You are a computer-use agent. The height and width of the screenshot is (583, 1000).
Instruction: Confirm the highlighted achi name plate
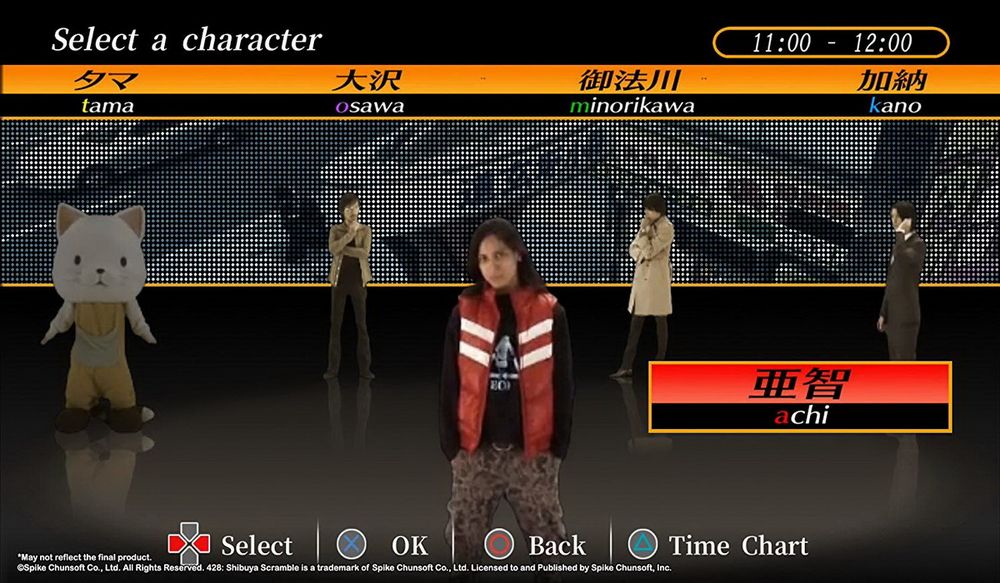[x=799, y=397]
